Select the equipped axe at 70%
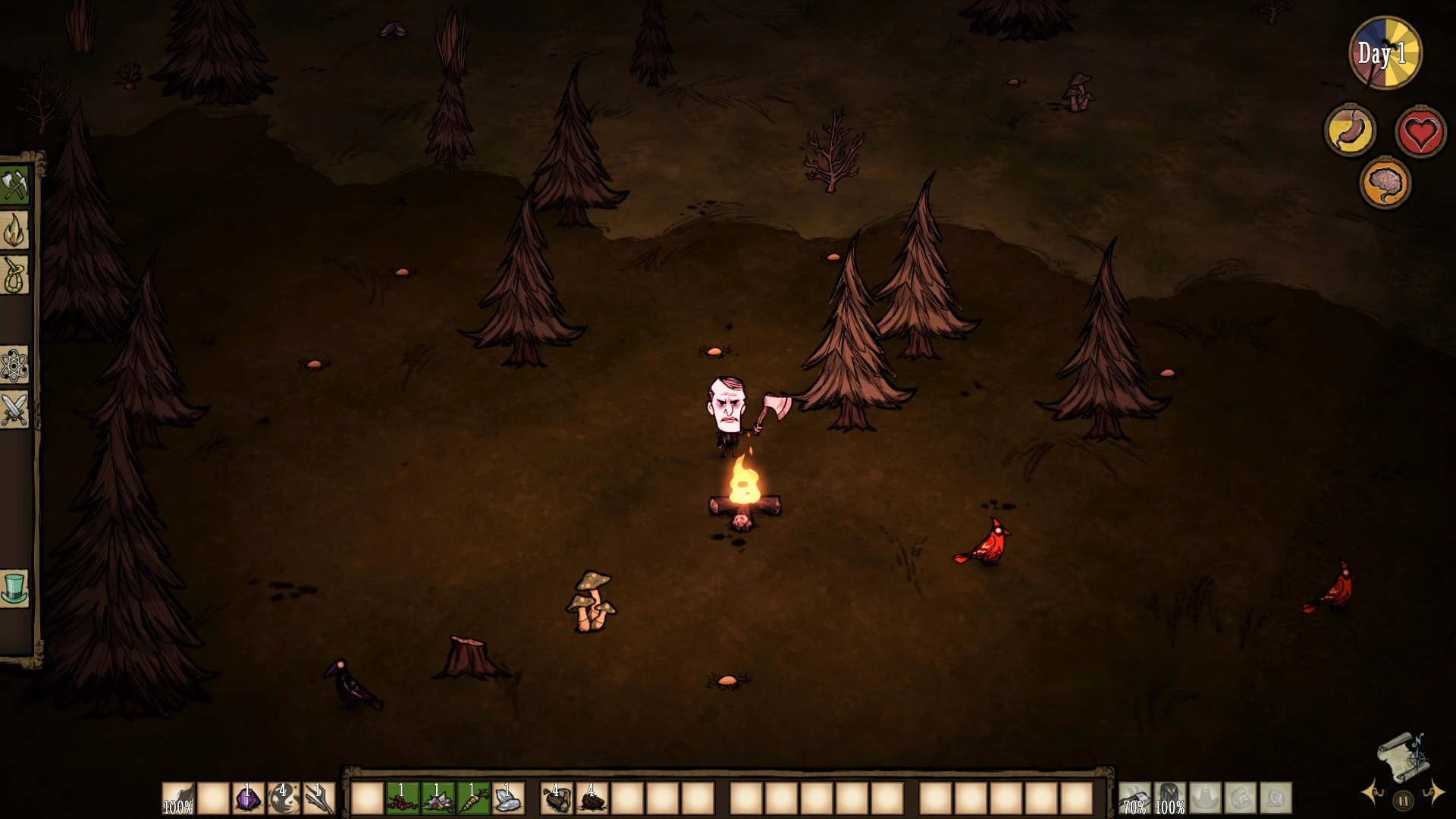 [x=1135, y=798]
